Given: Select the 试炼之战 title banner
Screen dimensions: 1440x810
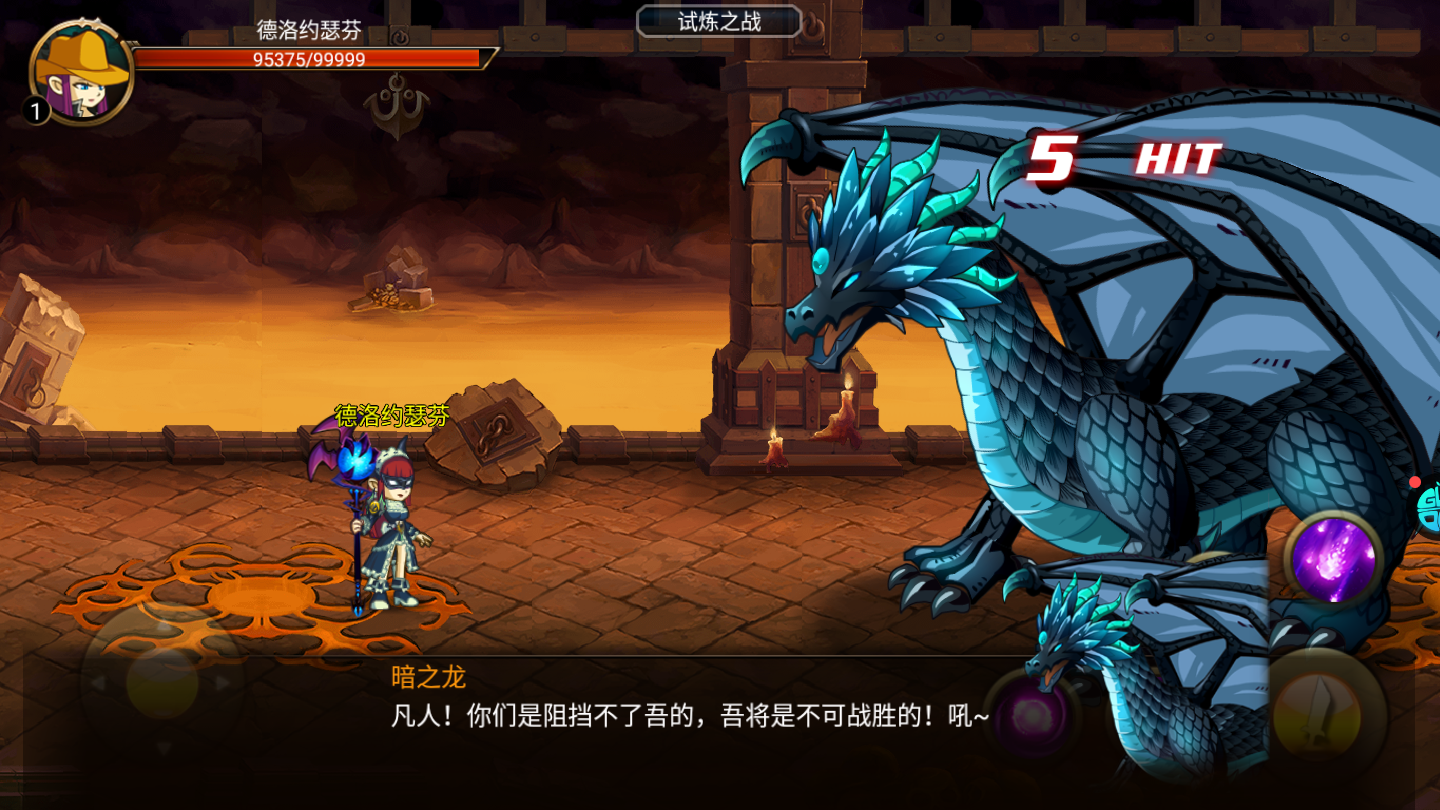Looking at the screenshot, I should pyautogui.click(x=718, y=22).
